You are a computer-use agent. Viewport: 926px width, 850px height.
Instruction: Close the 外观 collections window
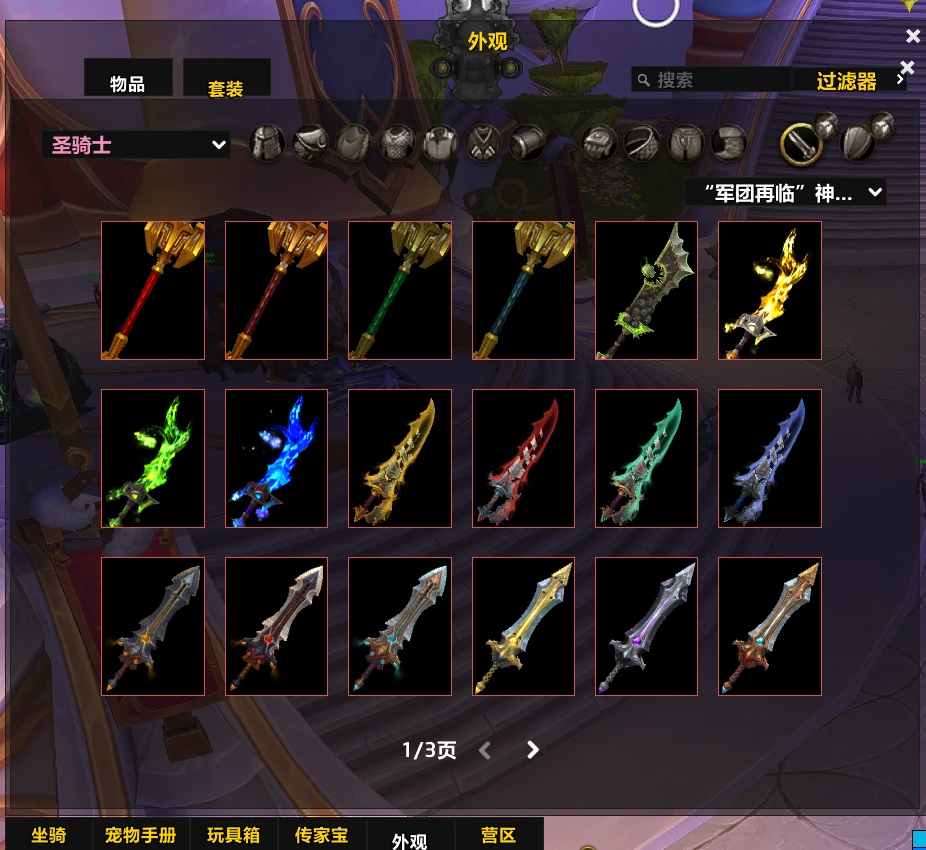[x=912, y=37]
